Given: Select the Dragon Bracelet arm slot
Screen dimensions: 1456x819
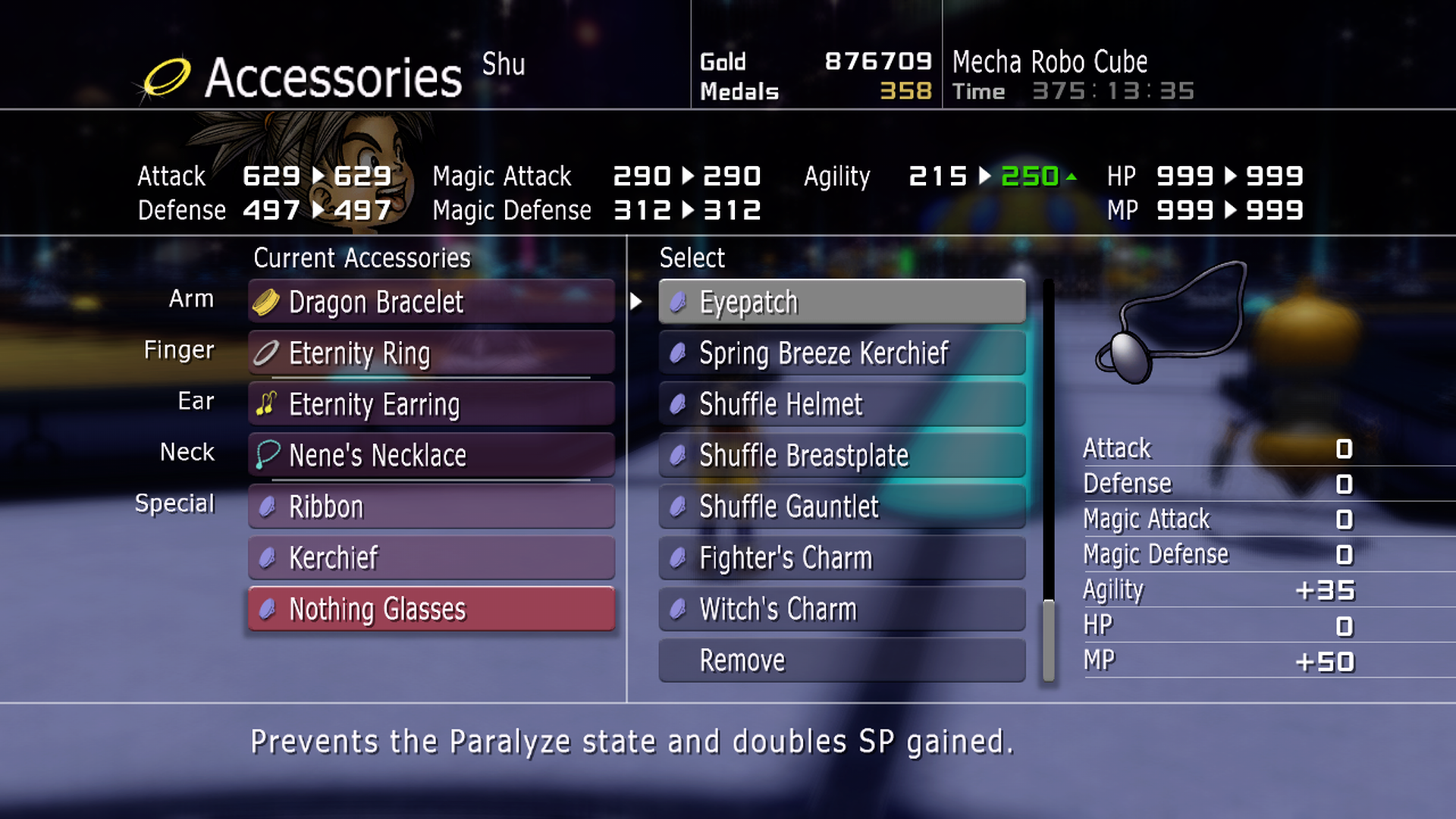Looking at the screenshot, I should pyautogui.click(x=431, y=302).
